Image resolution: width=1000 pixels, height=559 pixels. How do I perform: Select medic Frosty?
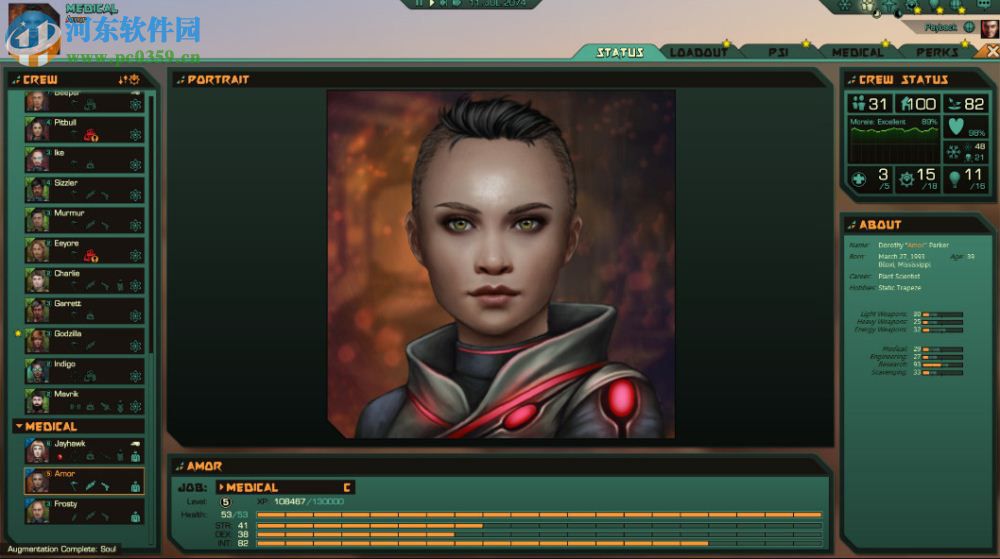tap(85, 511)
